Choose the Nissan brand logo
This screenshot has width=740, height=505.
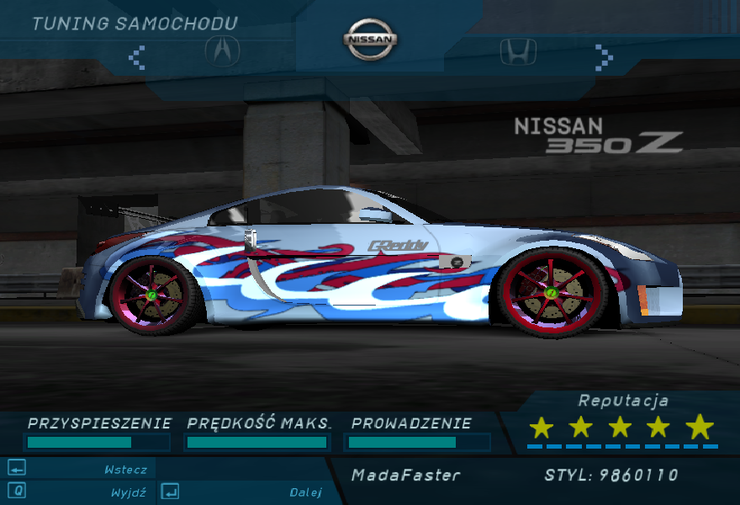[371, 39]
